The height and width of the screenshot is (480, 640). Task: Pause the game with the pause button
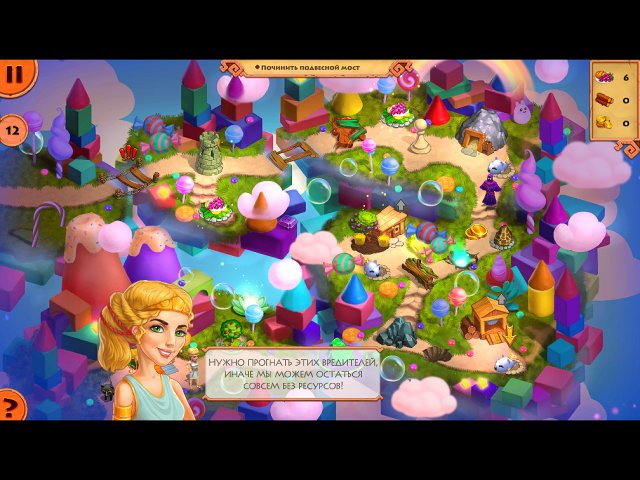pos(14,74)
